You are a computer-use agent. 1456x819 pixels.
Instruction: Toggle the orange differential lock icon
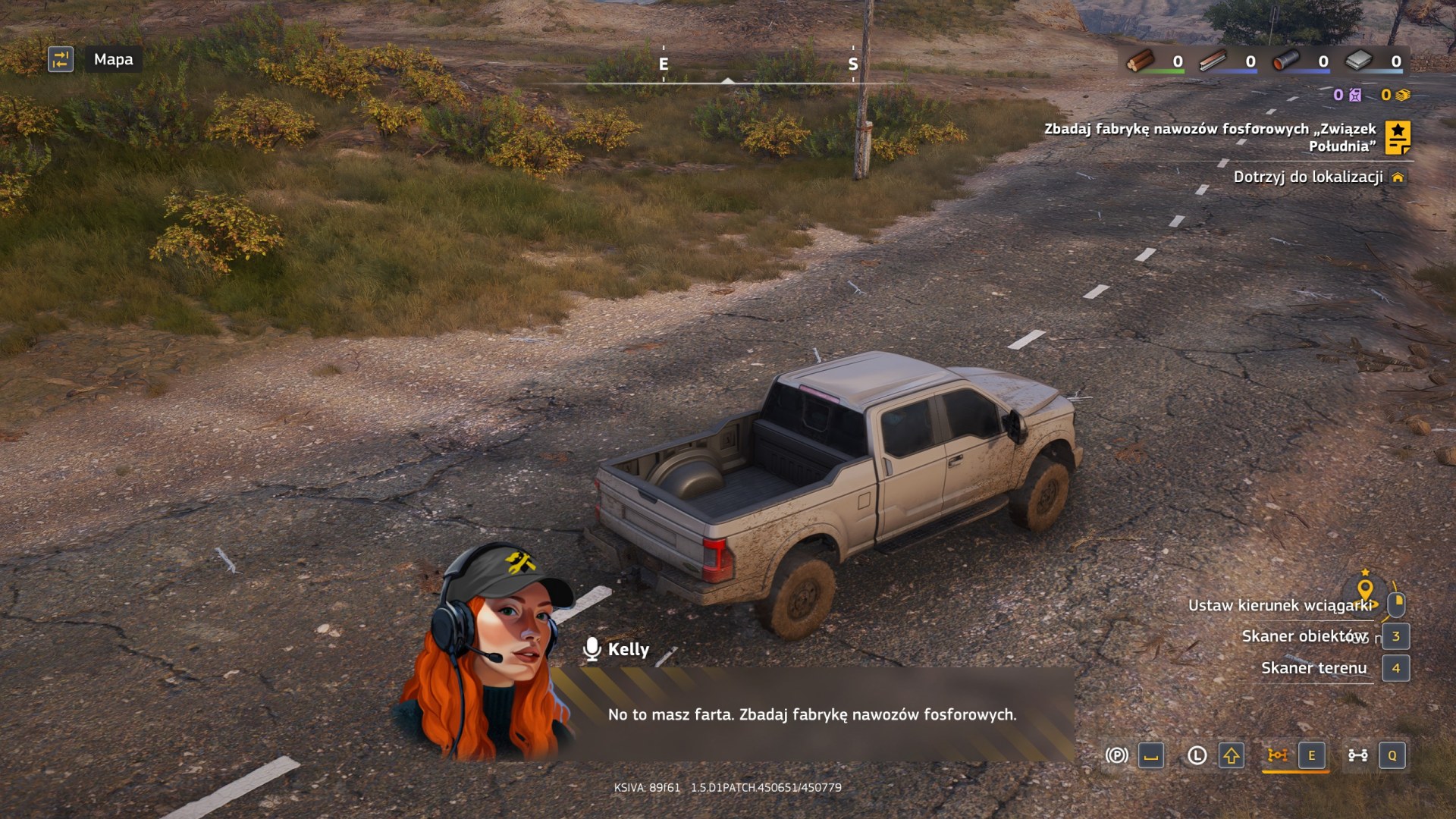tap(1278, 755)
